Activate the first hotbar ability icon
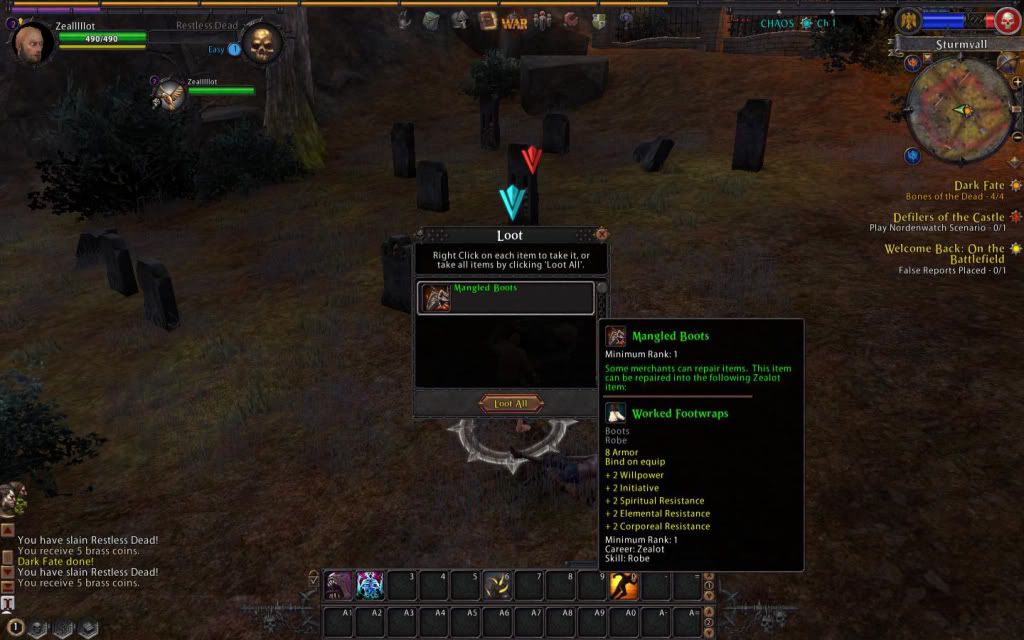The height and width of the screenshot is (640, 1024). 337,585
